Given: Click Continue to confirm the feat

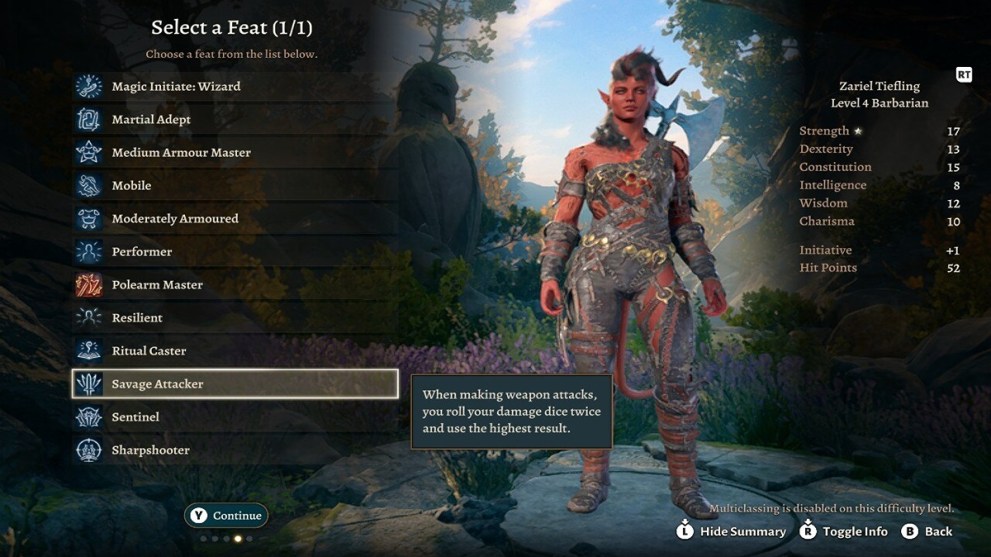Looking at the screenshot, I should click(226, 516).
